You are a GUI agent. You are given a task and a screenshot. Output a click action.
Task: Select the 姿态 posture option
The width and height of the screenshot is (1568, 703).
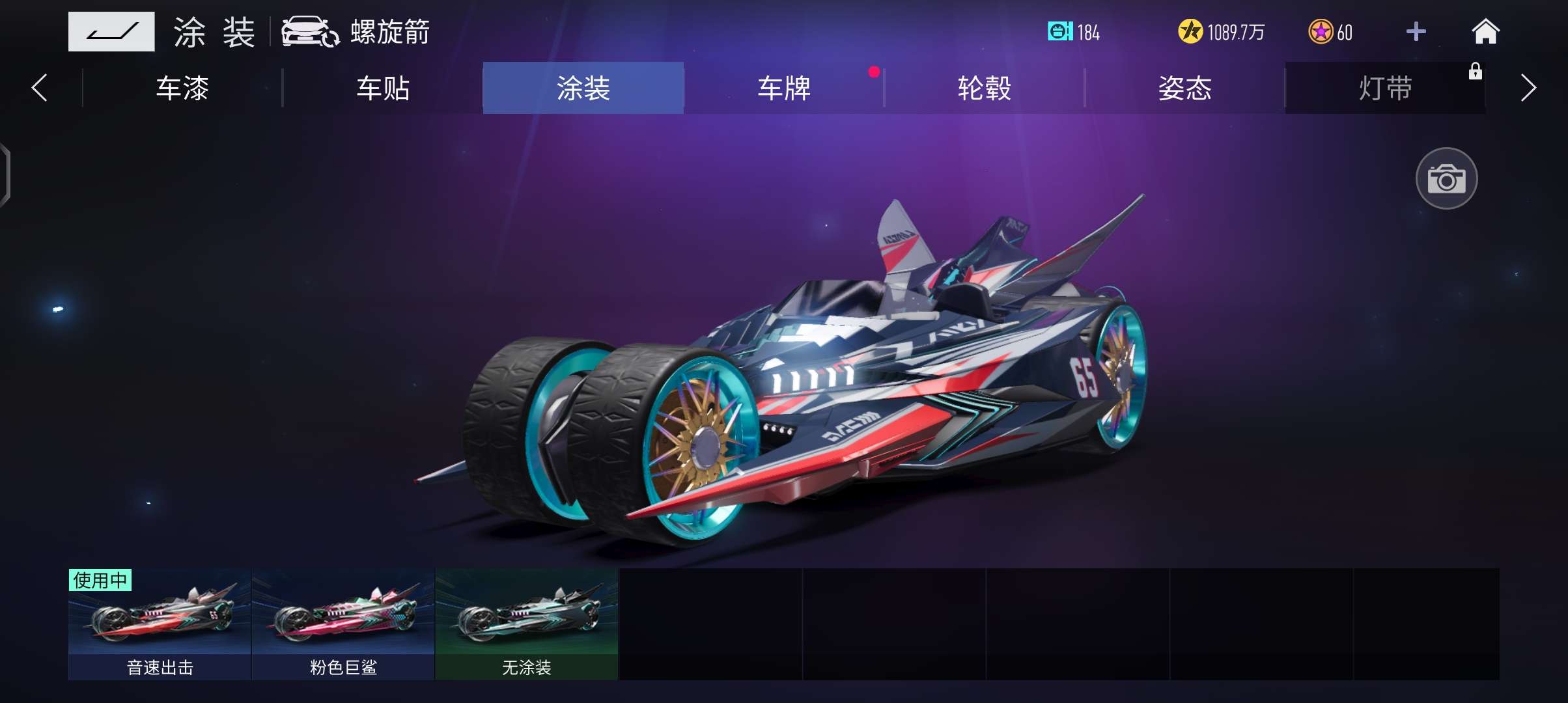click(x=1185, y=89)
